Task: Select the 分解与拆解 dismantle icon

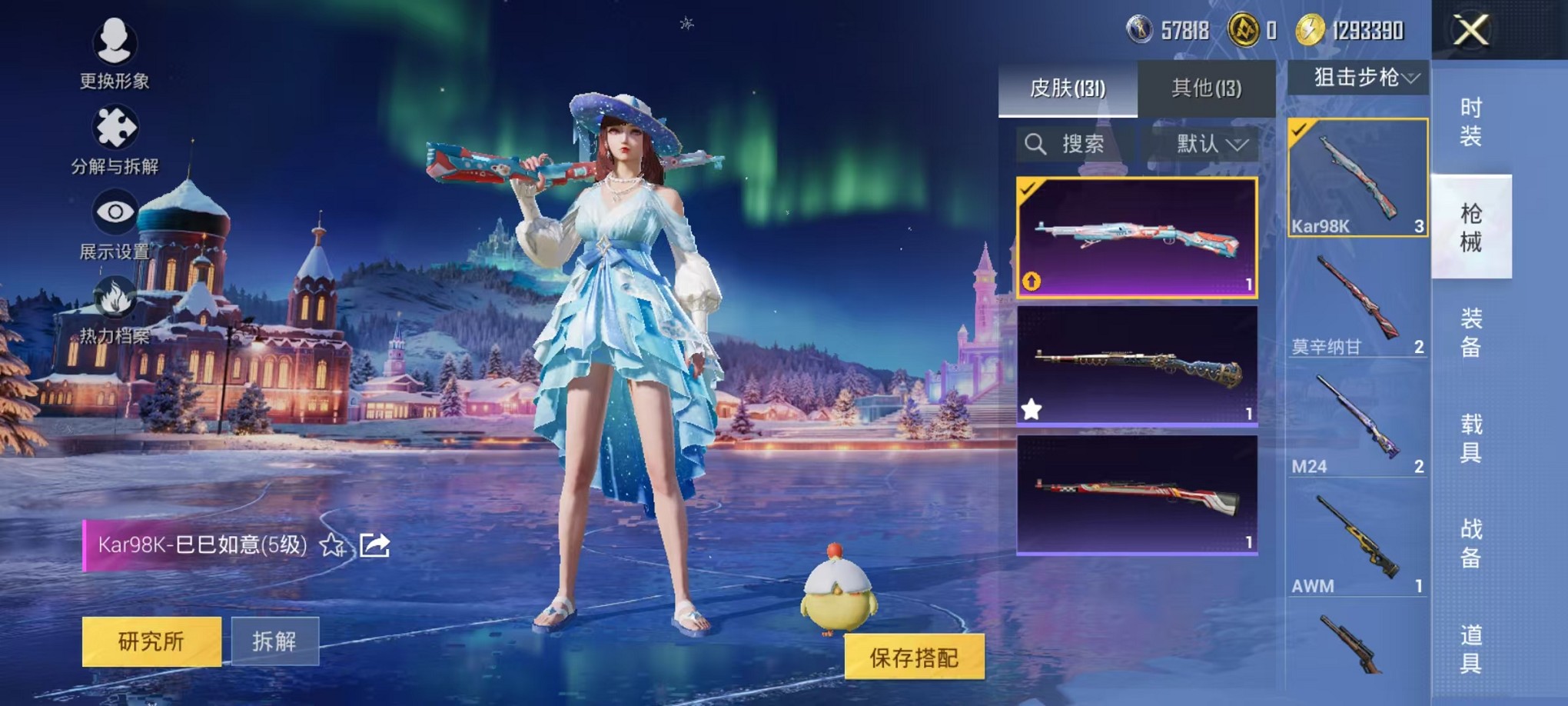Action: pyautogui.click(x=114, y=125)
